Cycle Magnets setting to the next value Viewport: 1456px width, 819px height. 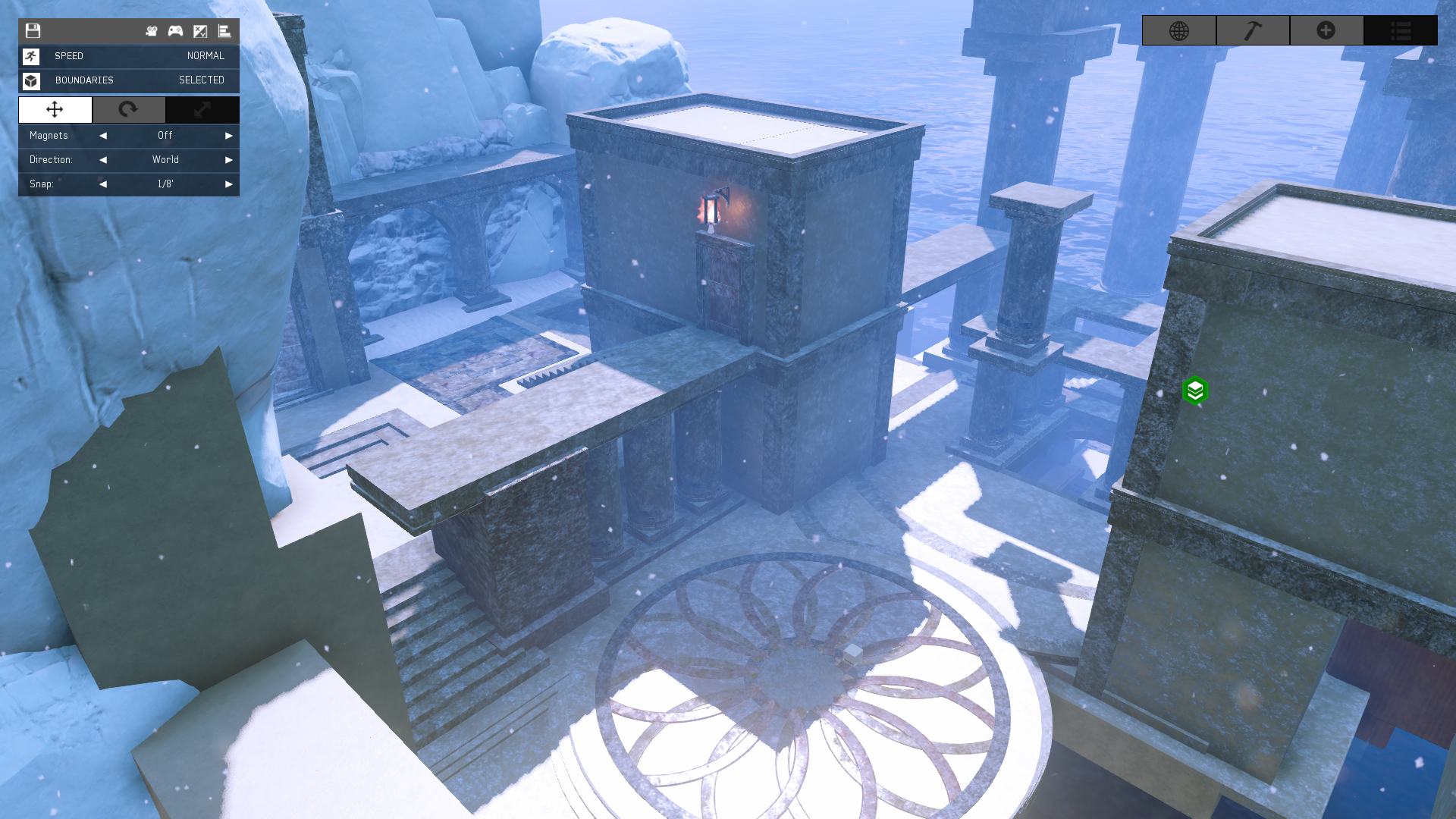pyautogui.click(x=228, y=136)
